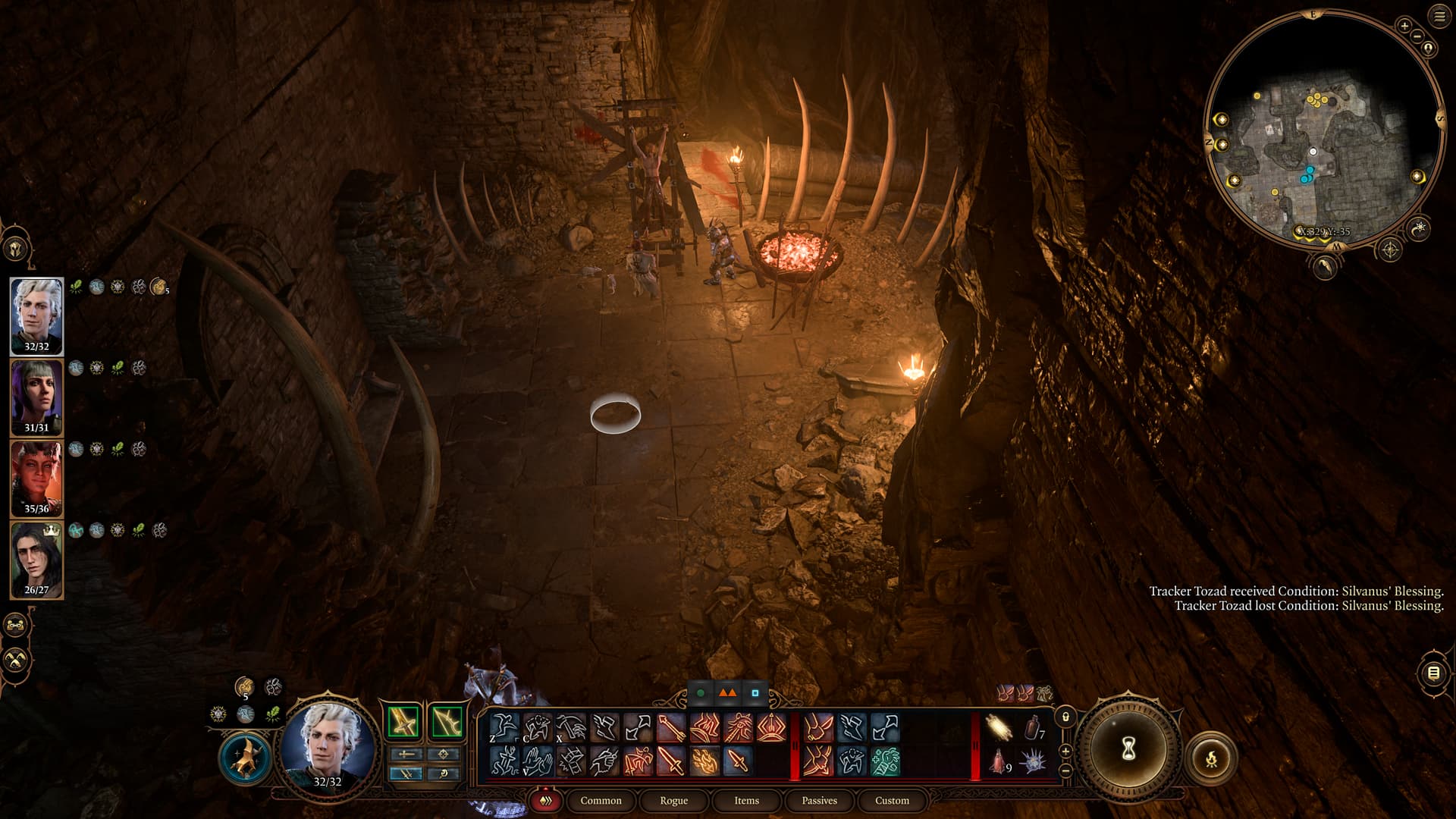The width and height of the screenshot is (1456, 819).
Task: Zoom in on the minimap
Action: 1404,27
